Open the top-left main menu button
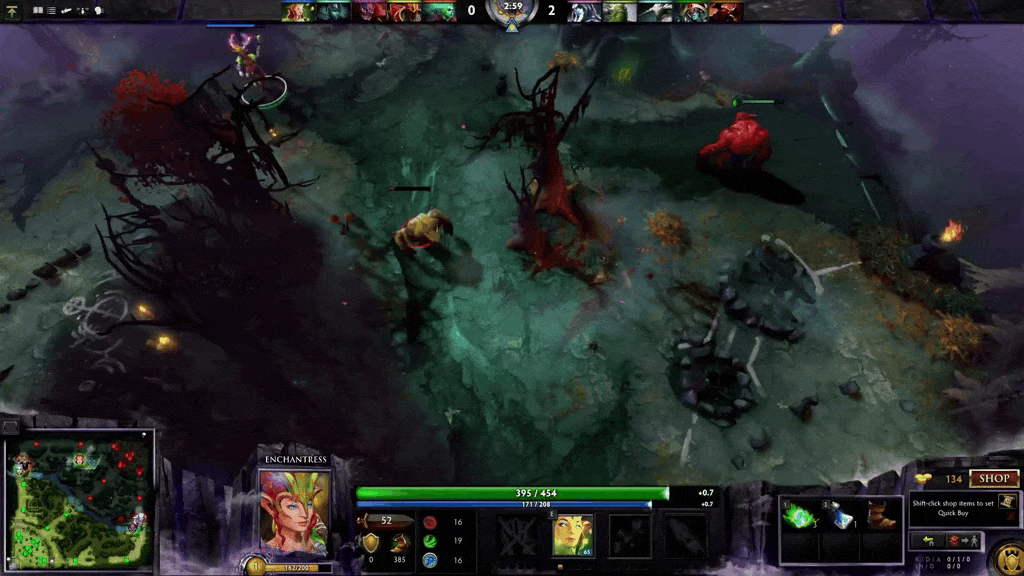1024x576 pixels. 12,10
